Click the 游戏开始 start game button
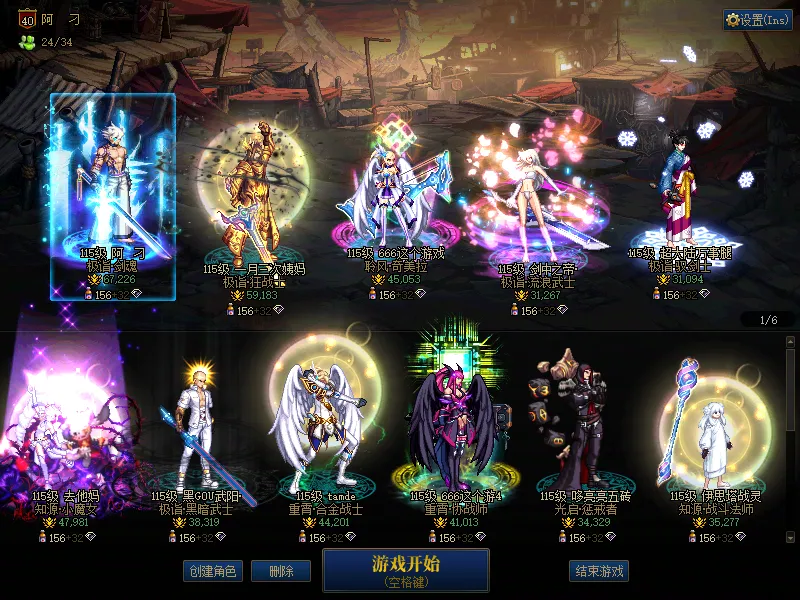 coord(405,570)
